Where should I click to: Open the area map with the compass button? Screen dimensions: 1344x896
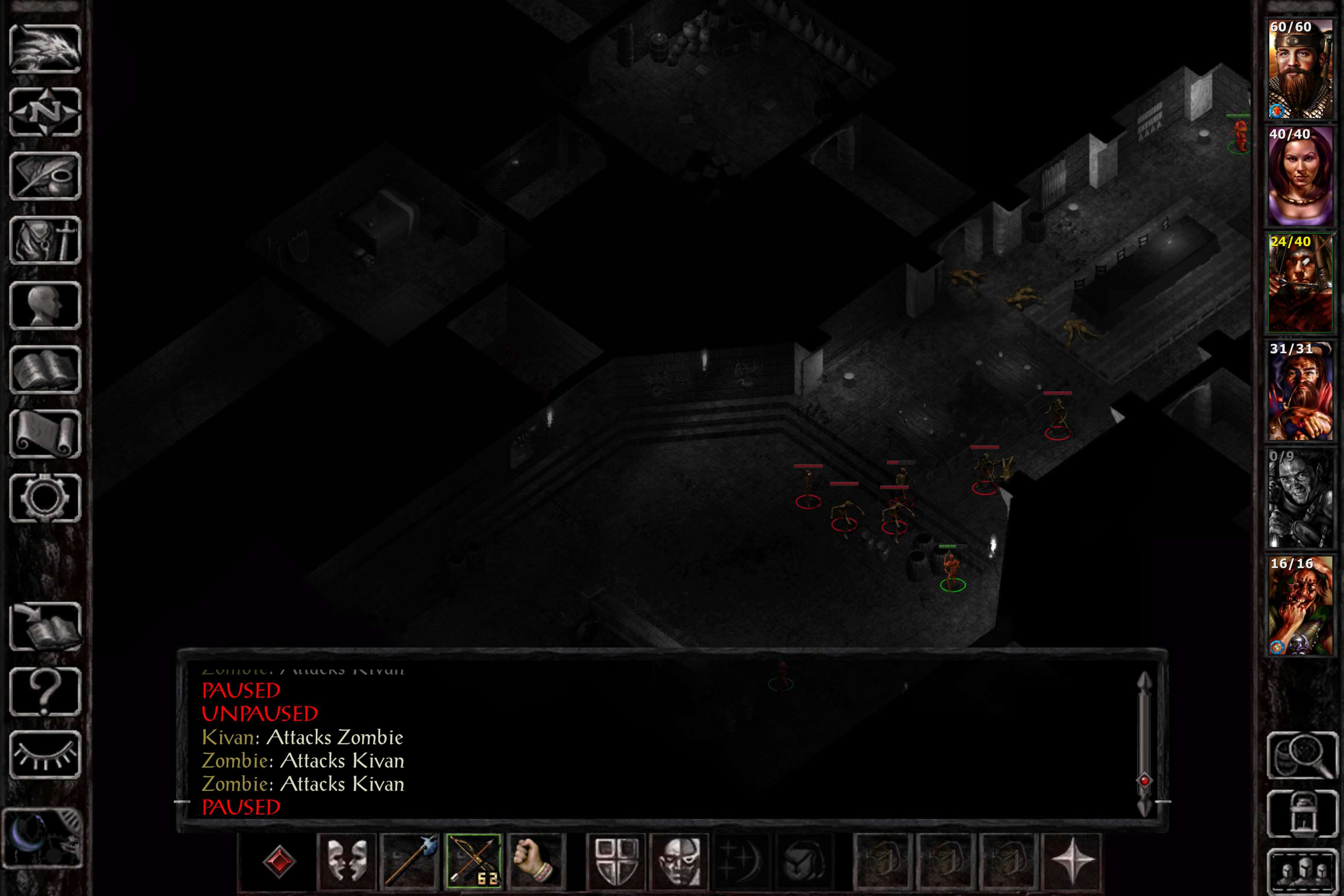45,112
